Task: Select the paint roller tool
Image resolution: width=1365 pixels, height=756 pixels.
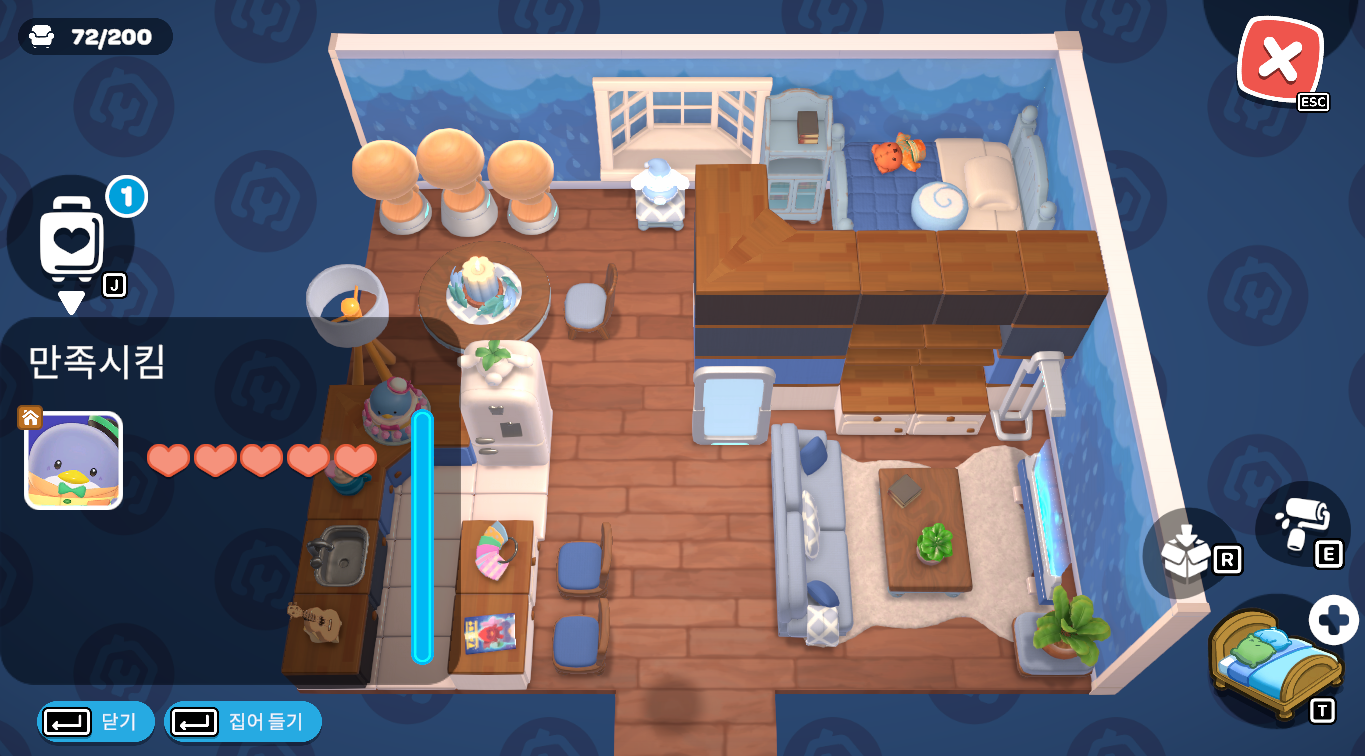Action: point(1302,524)
